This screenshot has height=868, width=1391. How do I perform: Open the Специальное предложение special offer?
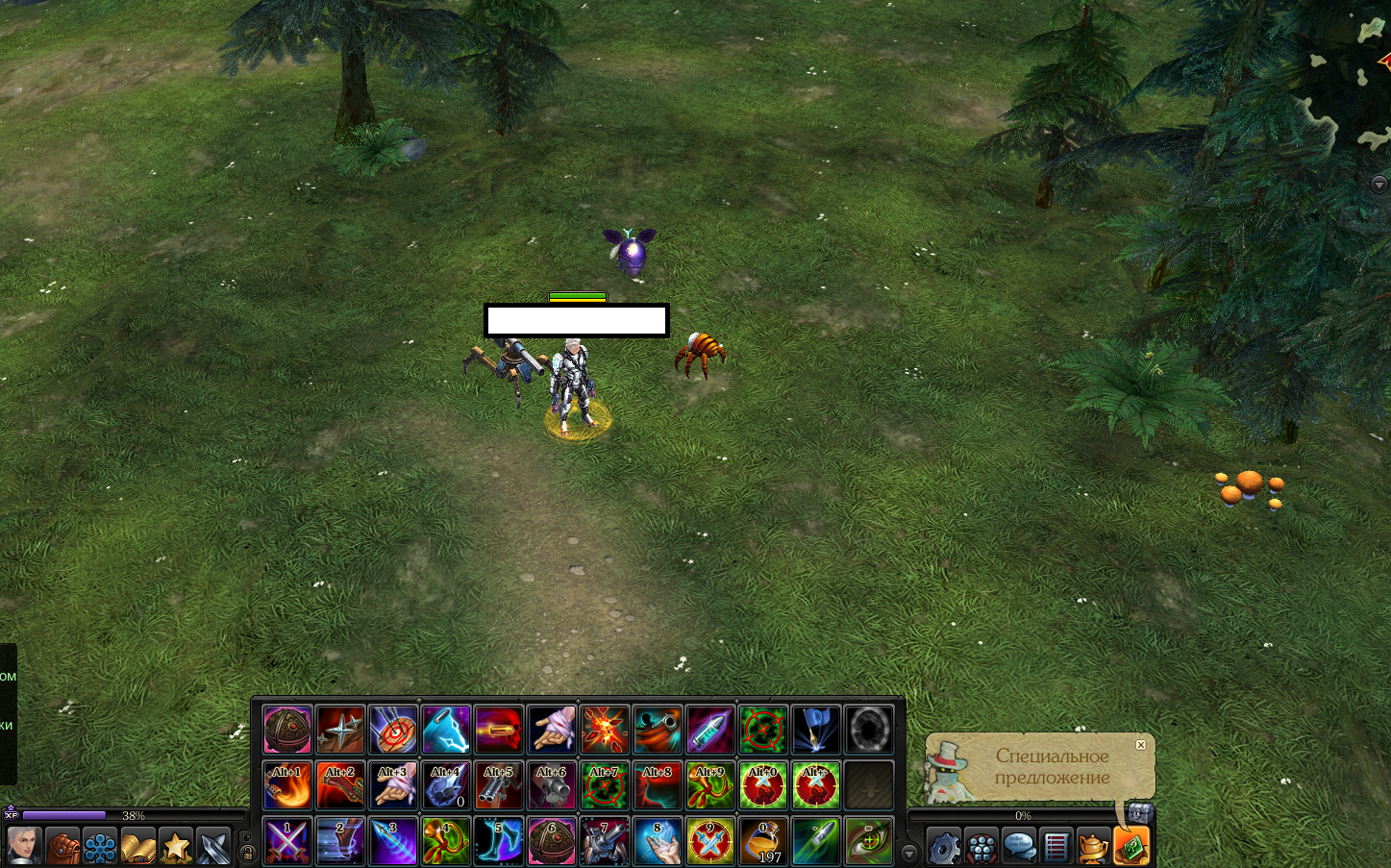(x=1052, y=767)
